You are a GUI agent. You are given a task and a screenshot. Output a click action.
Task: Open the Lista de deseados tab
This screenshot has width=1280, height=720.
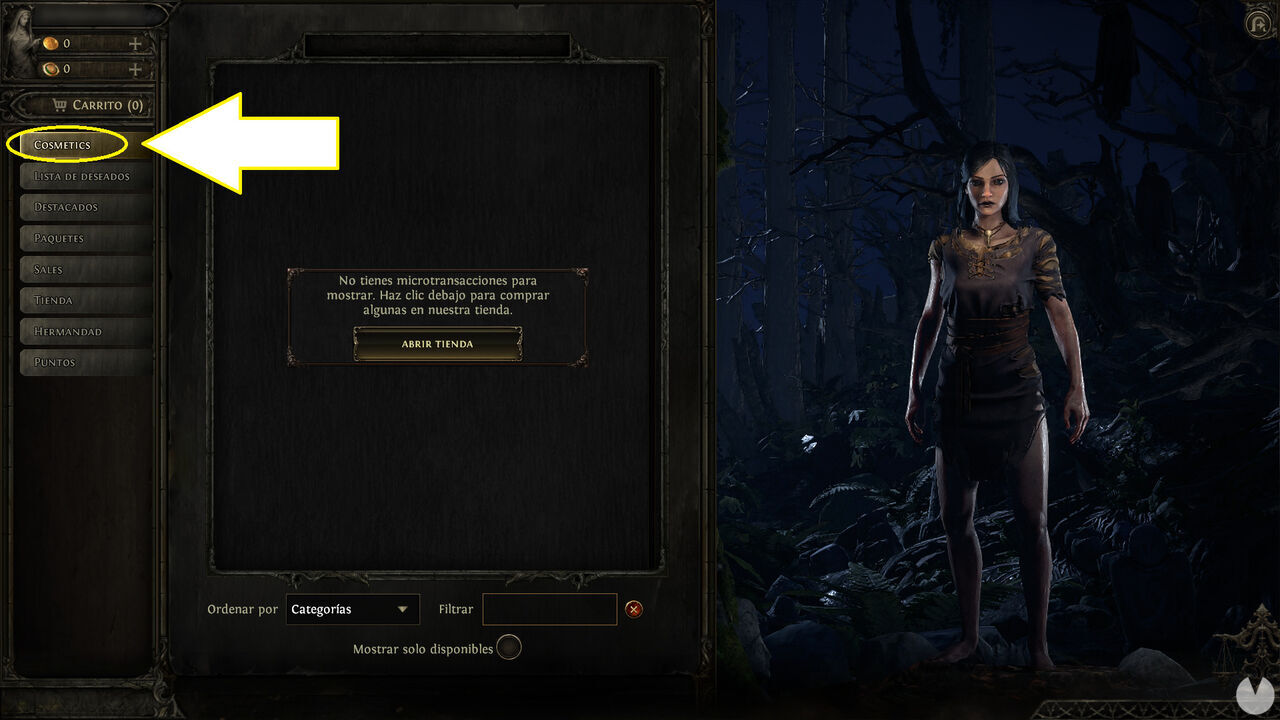pyautogui.click(x=85, y=175)
